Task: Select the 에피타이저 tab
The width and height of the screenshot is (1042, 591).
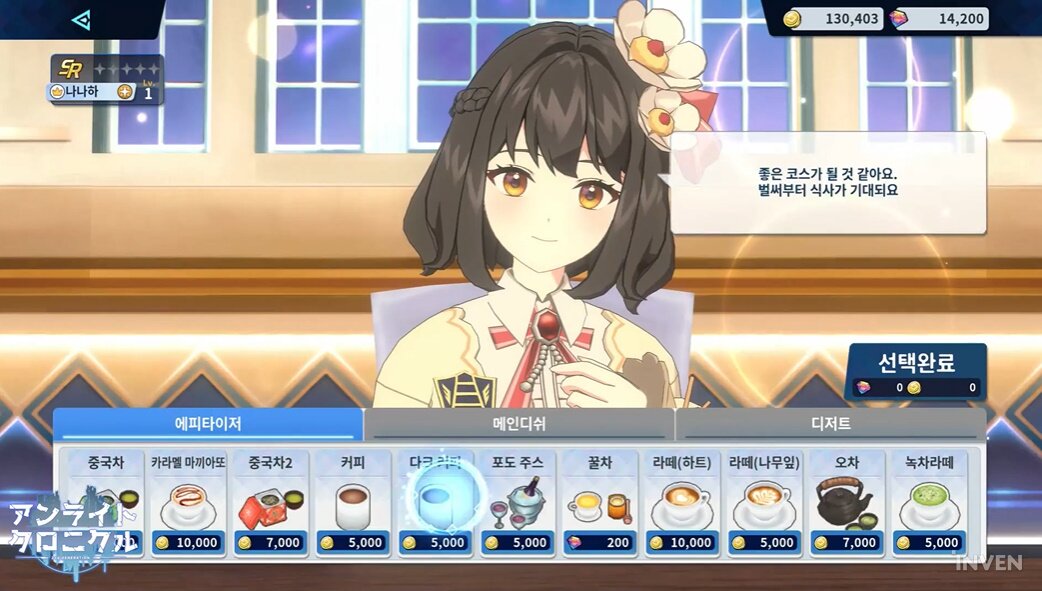Action: pos(208,424)
